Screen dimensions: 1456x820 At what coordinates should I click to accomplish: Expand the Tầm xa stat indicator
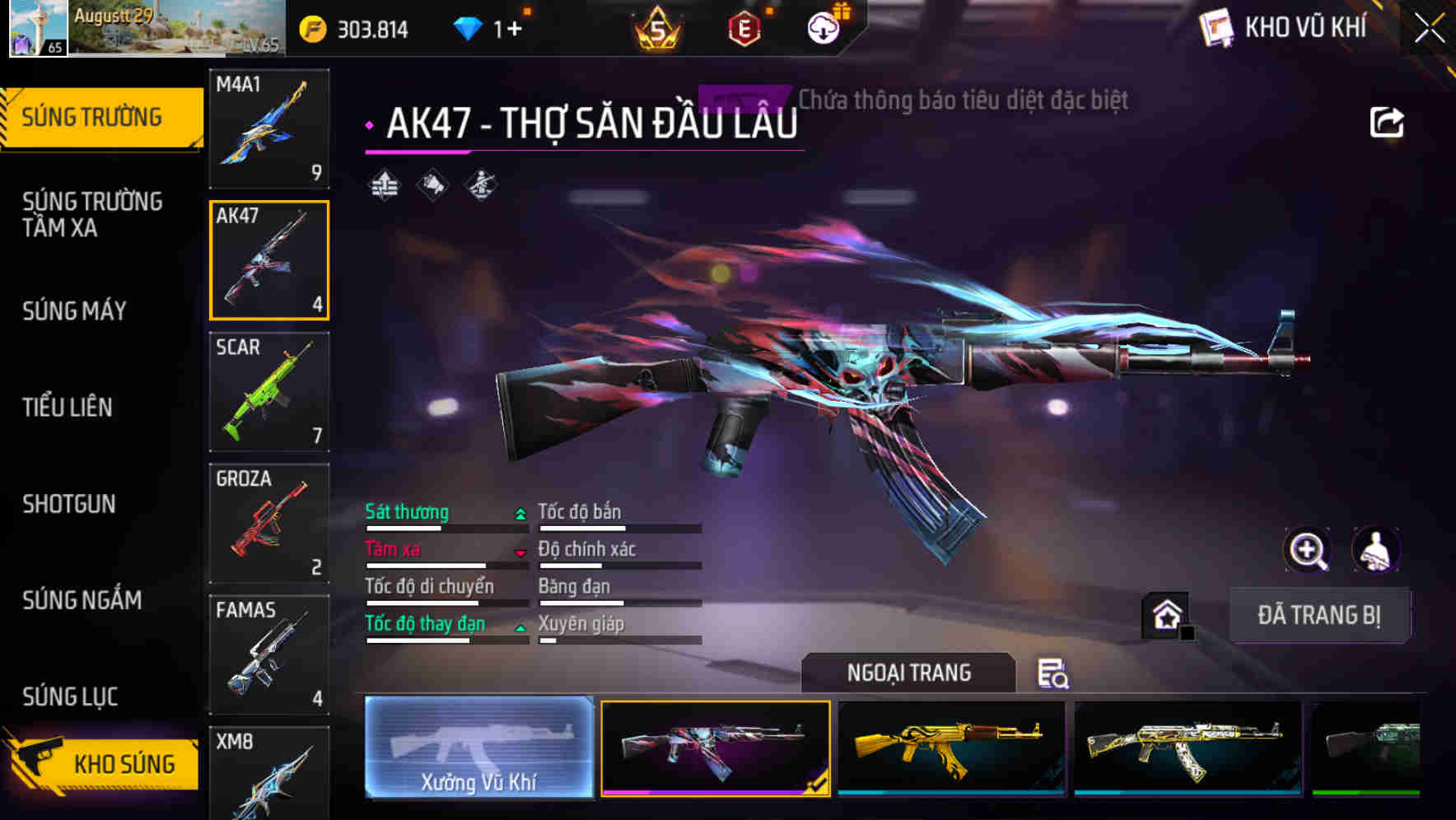tap(520, 552)
